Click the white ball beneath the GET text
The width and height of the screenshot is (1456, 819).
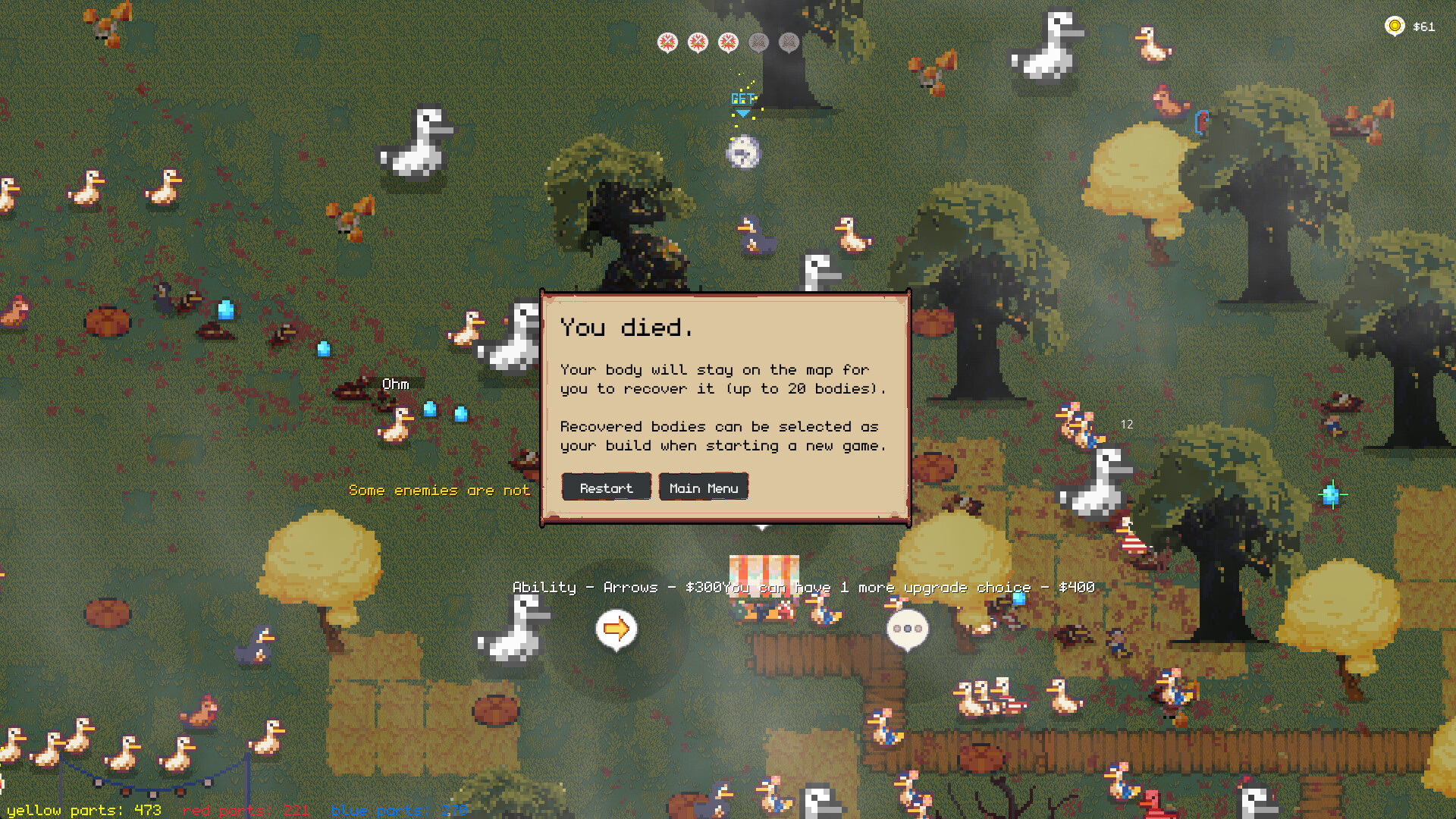(x=745, y=152)
